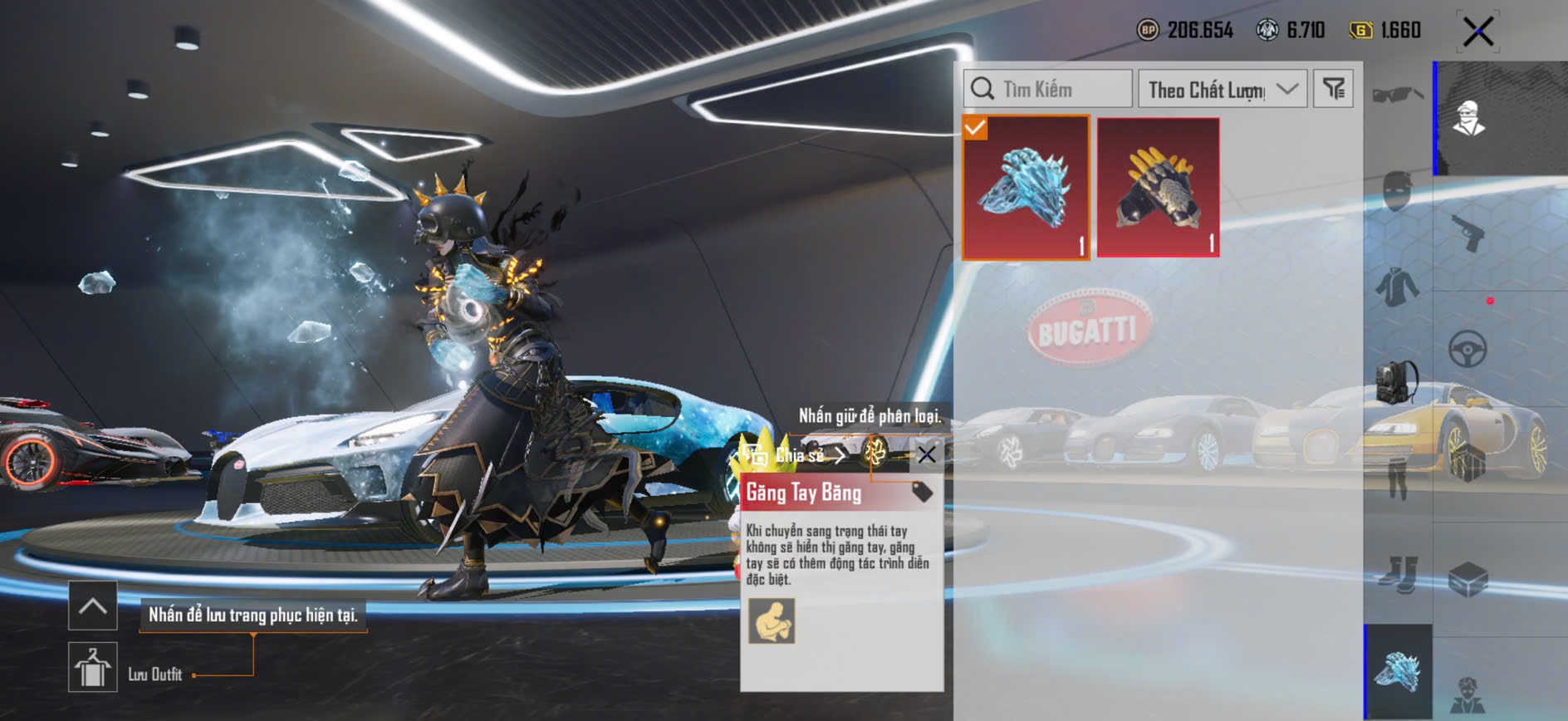Close the inventory screen with the top X

[x=1478, y=32]
